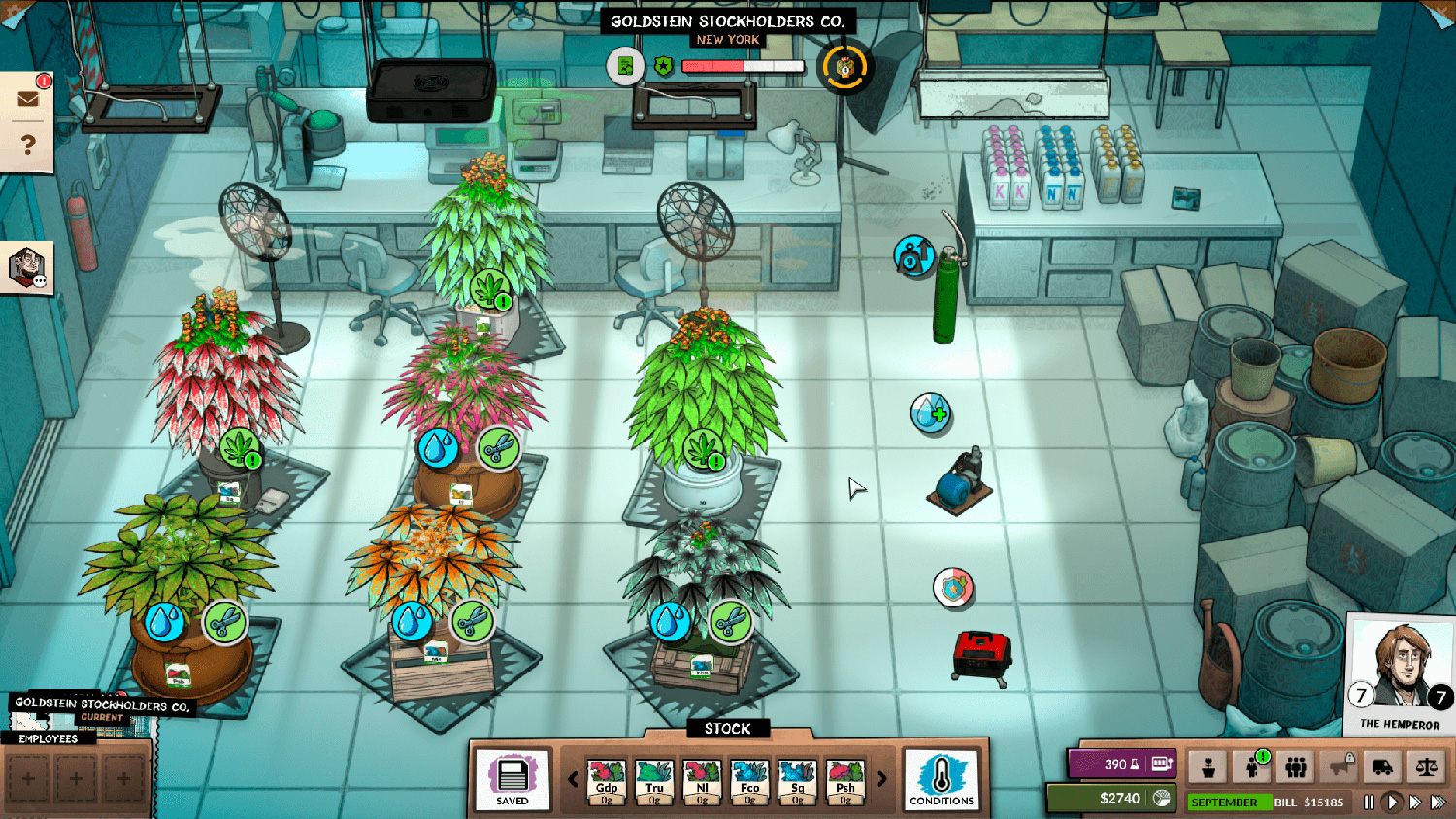This screenshot has width=1456, height=819.
Task: Click the advisor character portrait icon
Action: (26, 267)
